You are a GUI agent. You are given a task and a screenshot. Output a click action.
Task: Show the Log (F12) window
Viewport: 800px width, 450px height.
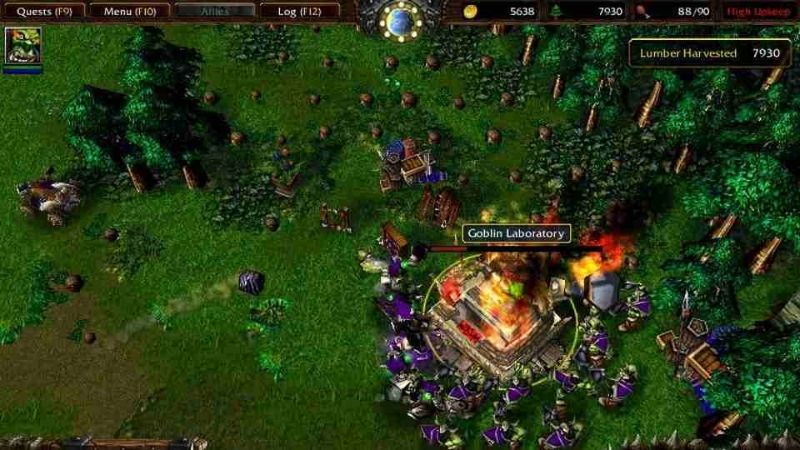click(298, 11)
